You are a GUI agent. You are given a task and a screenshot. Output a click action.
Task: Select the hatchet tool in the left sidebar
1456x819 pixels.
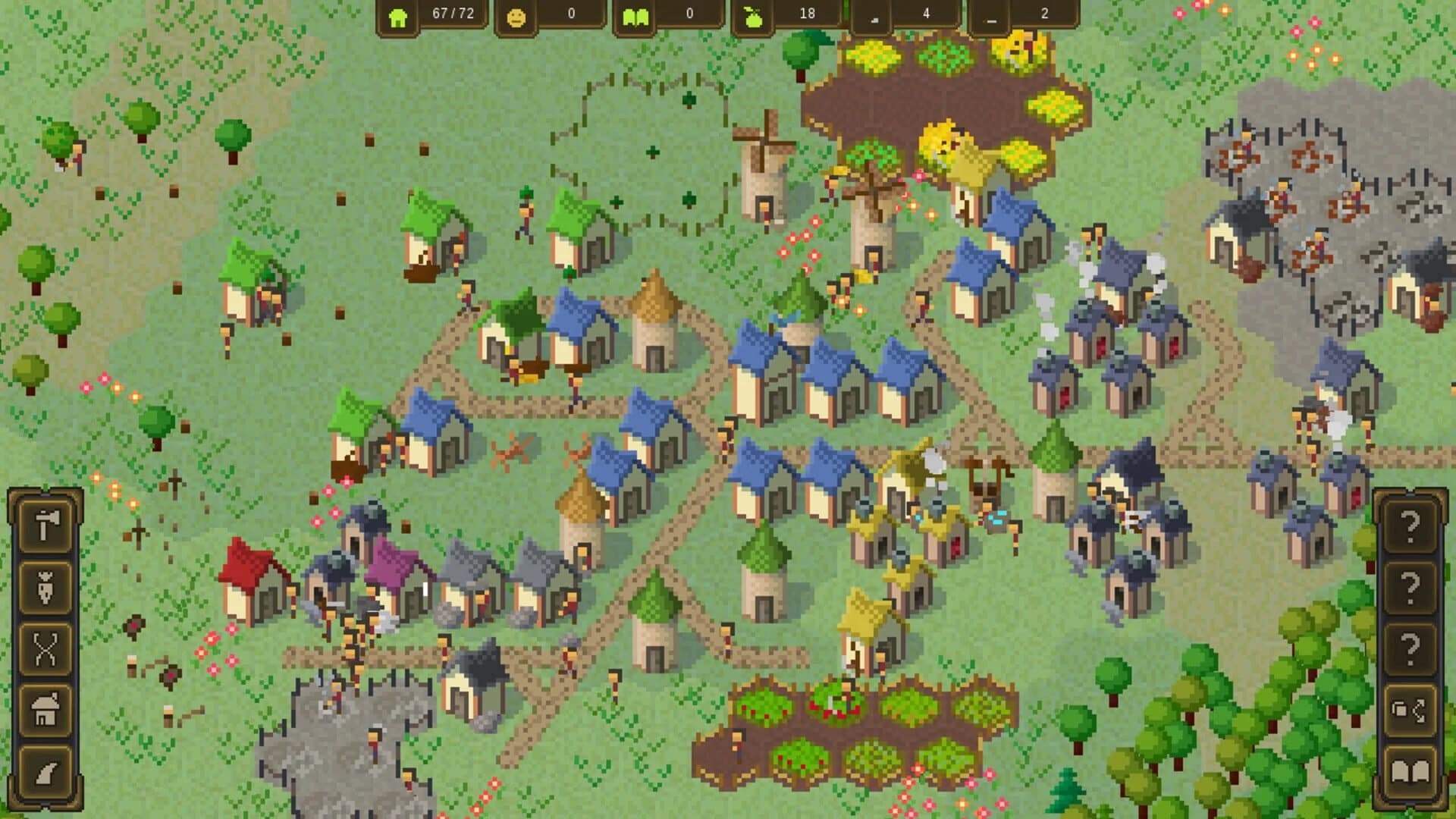point(44,525)
